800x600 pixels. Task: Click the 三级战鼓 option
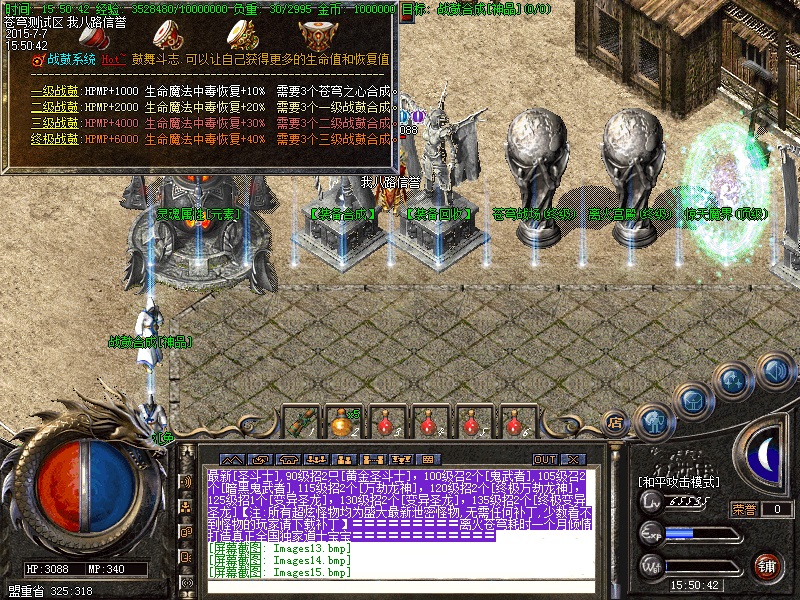[x=55, y=123]
